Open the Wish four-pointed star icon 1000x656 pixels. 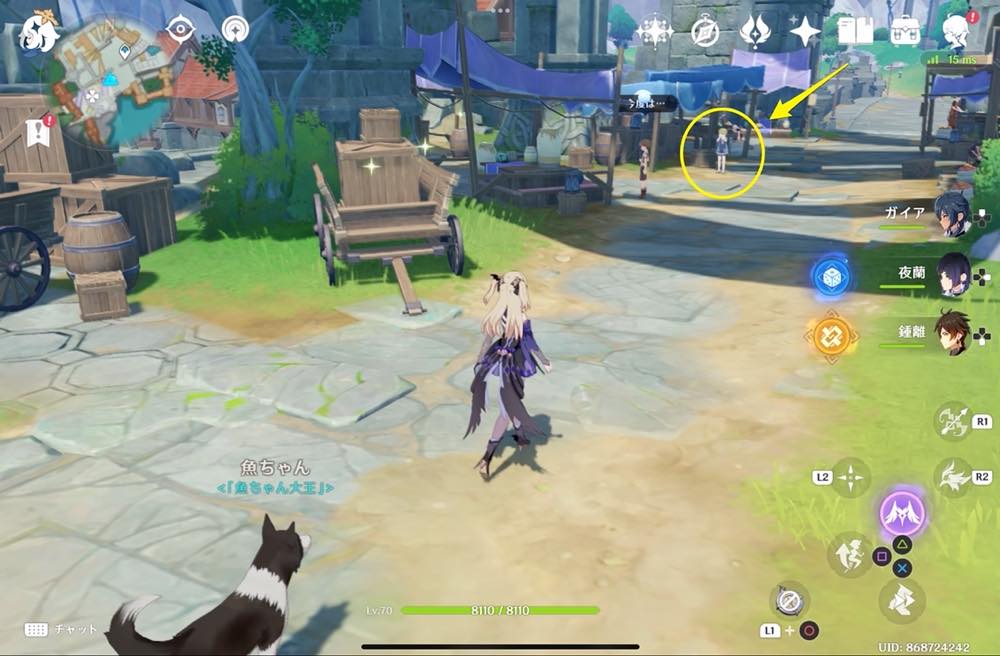coord(804,32)
